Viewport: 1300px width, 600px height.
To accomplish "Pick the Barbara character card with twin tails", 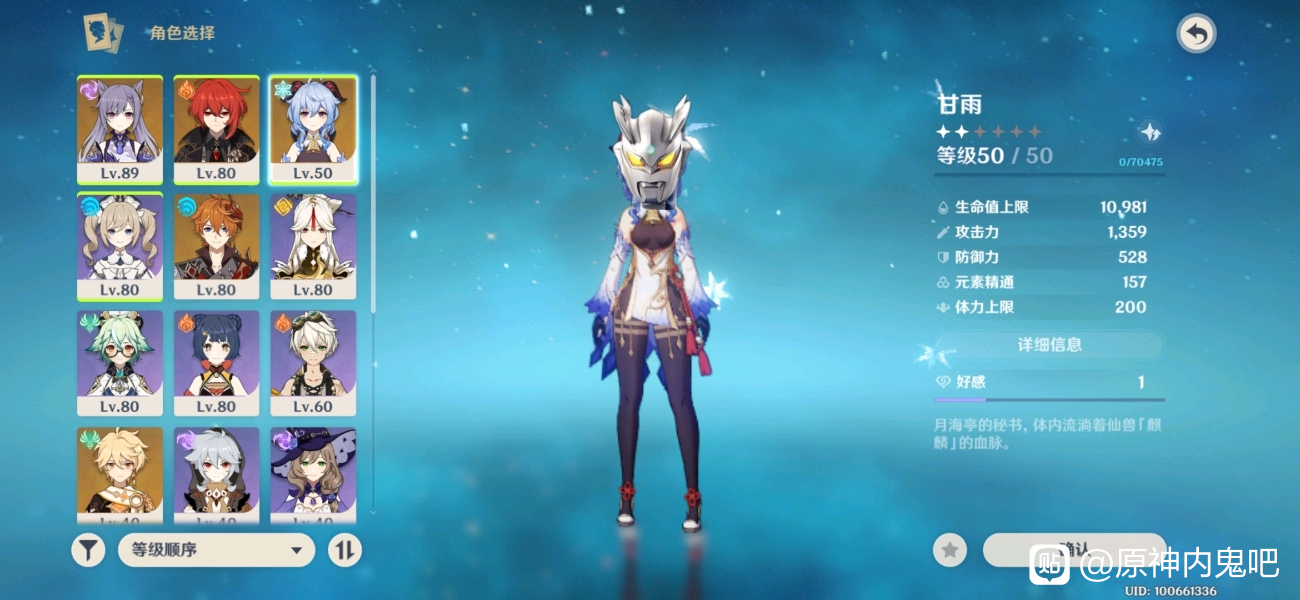I will pyautogui.click(x=120, y=246).
